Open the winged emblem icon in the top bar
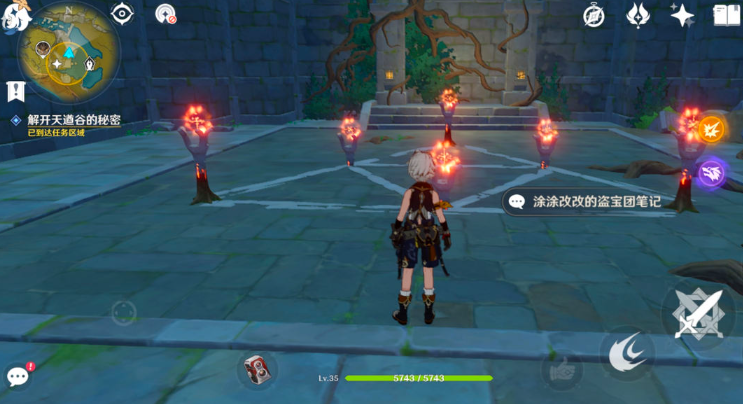743x404 pixels. (x=638, y=15)
